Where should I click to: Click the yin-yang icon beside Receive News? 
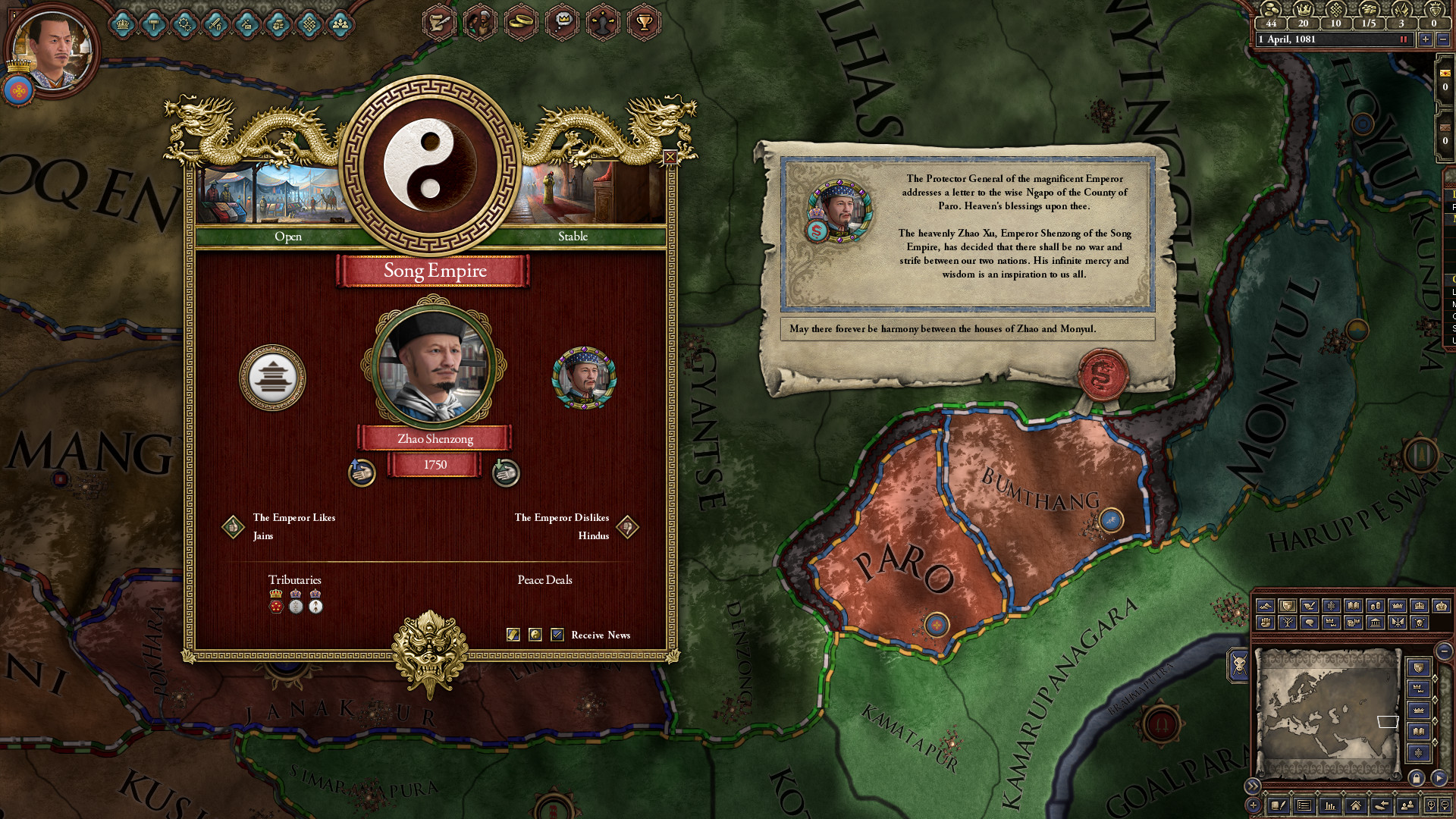point(535,635)
